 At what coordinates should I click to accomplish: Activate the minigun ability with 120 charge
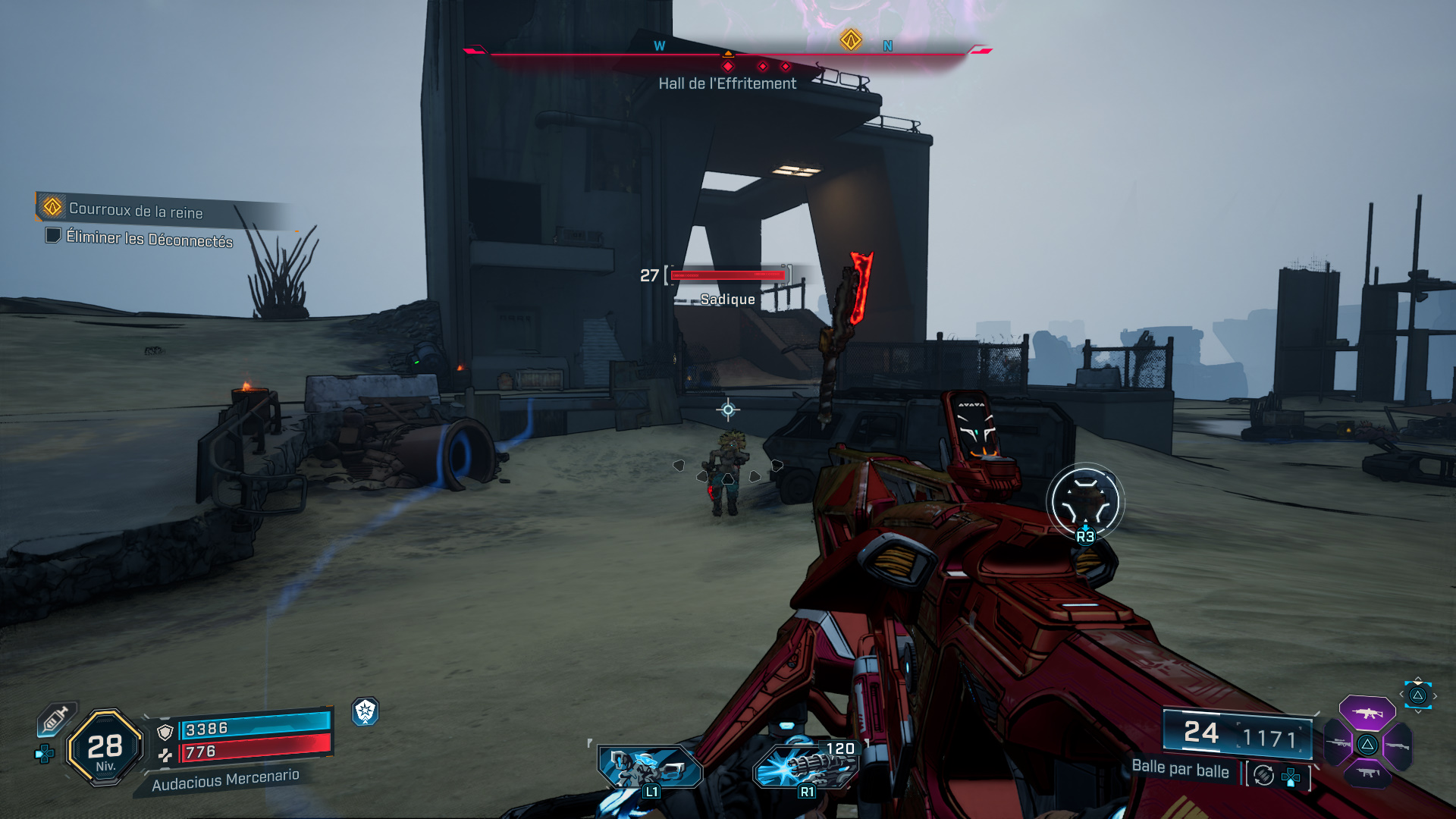click(806, 766)
